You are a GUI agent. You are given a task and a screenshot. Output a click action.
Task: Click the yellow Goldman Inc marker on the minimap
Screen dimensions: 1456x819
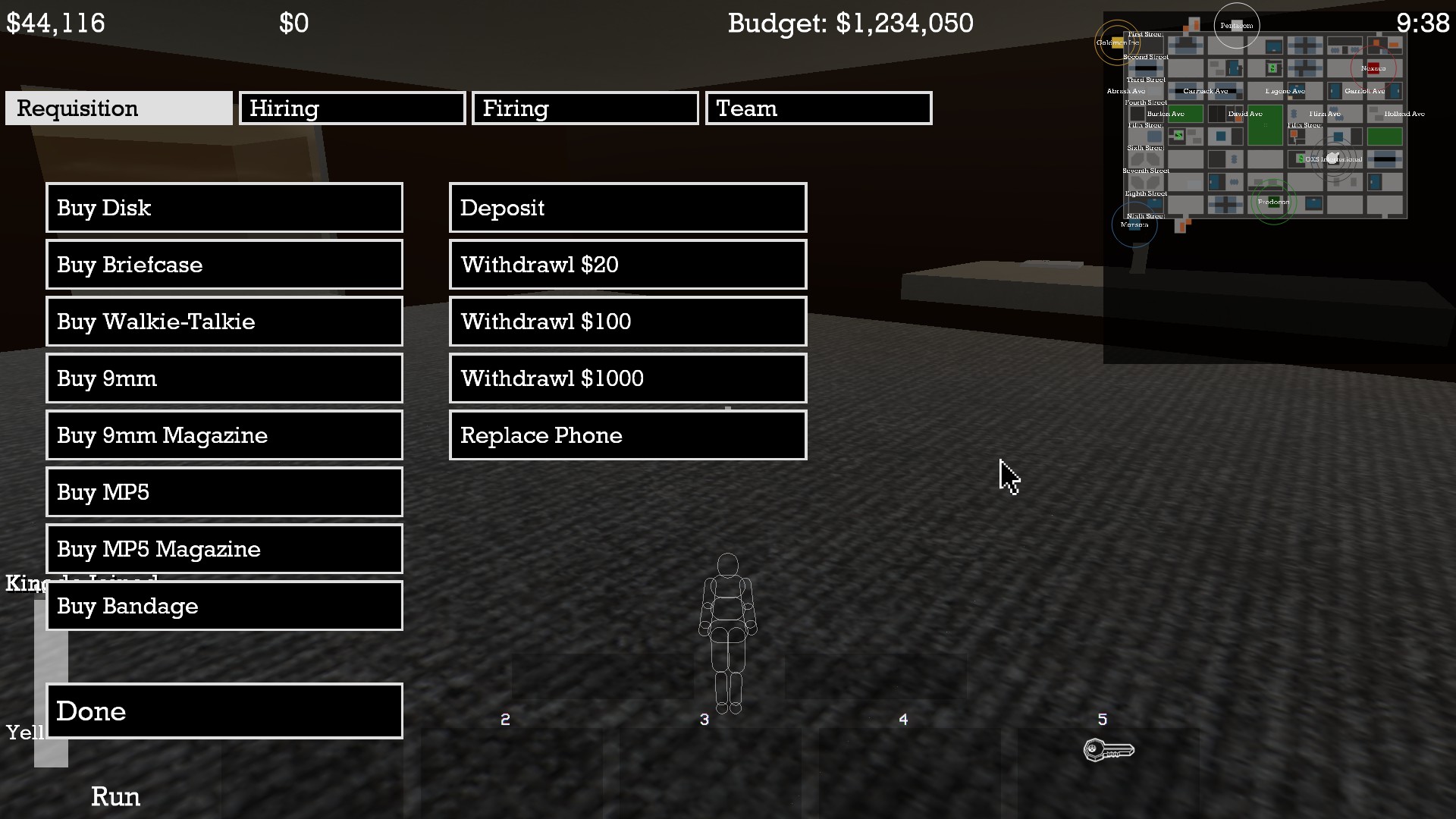coord(1118,42)
